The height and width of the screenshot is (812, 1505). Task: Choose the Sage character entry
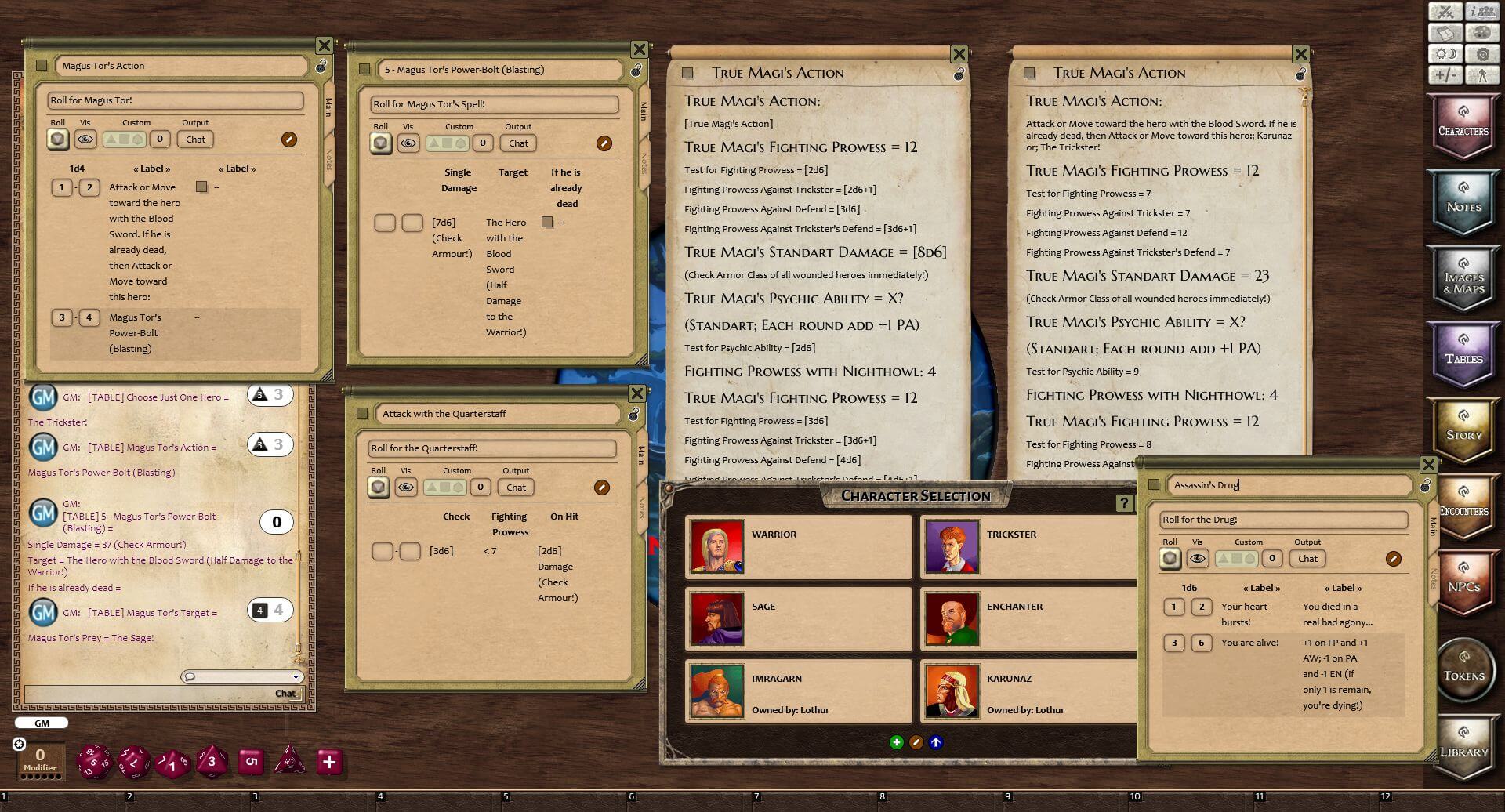click(x=797, y=618)
